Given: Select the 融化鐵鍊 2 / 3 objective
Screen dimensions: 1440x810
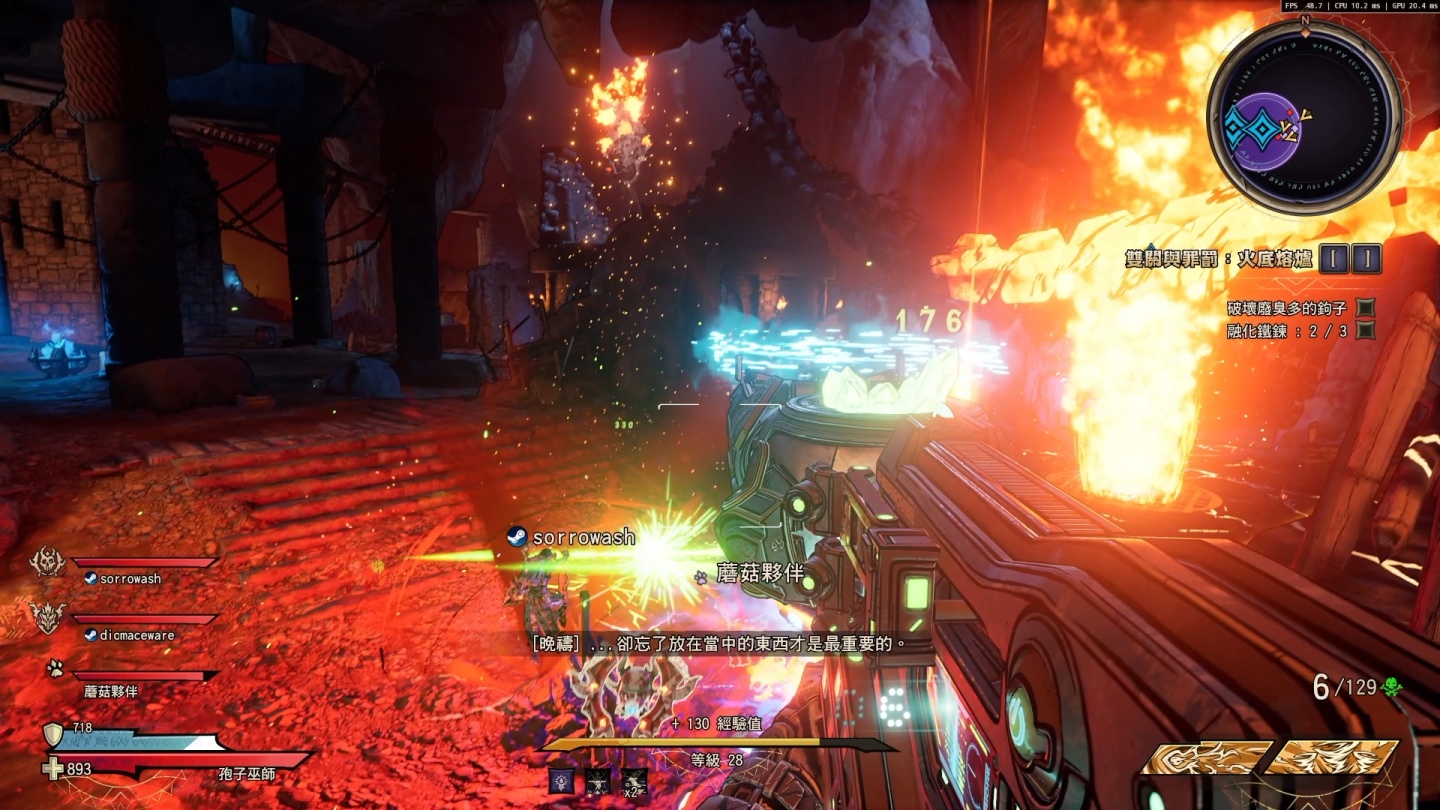Looking at the screenshot, I should tap(1288, 331).
